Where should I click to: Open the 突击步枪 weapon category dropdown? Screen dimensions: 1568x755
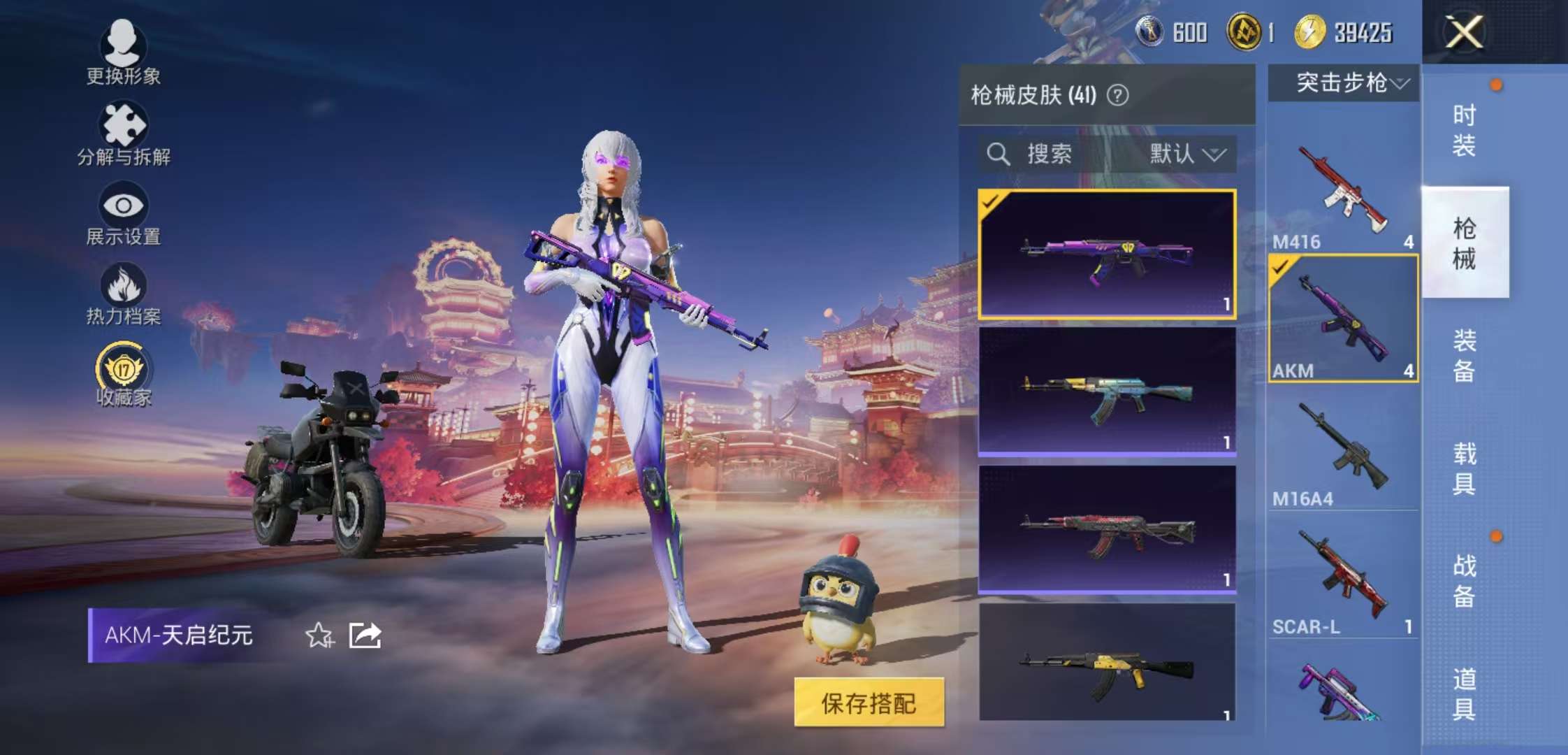tap(1343, 82)
